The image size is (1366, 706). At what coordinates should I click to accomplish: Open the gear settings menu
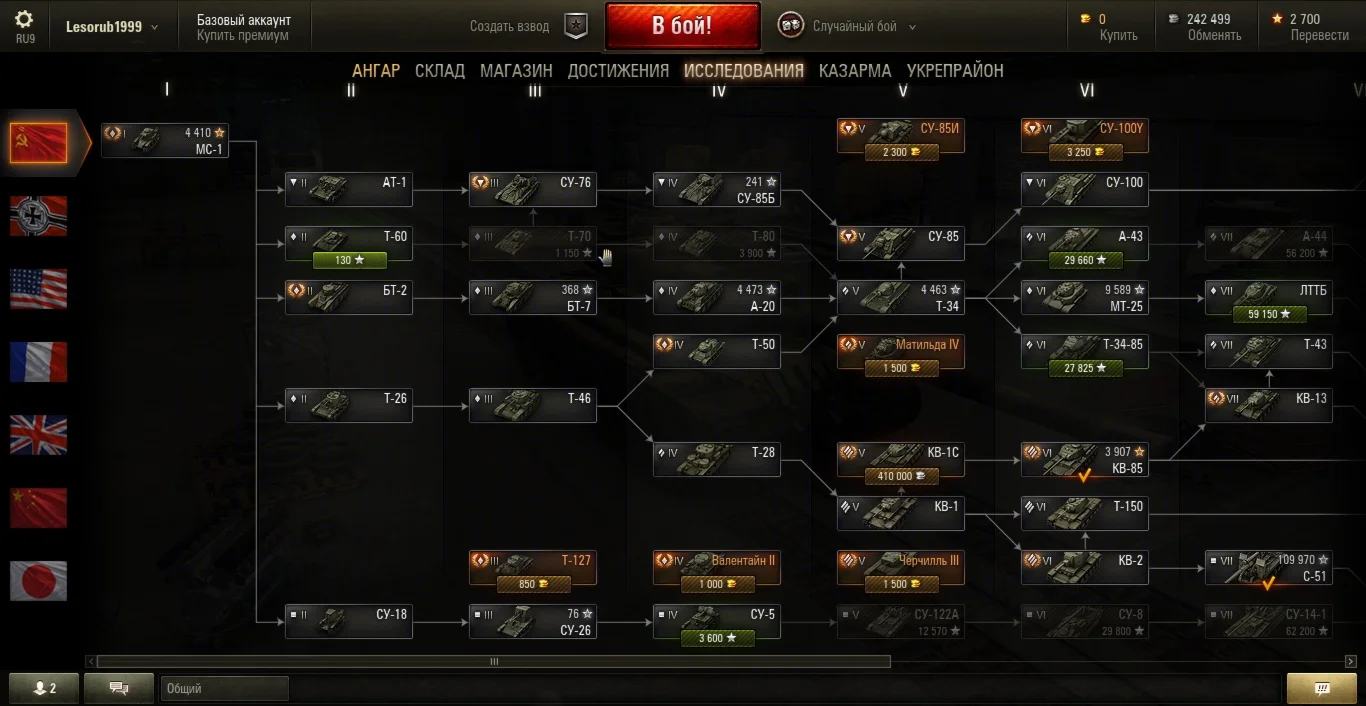[25, 19]
